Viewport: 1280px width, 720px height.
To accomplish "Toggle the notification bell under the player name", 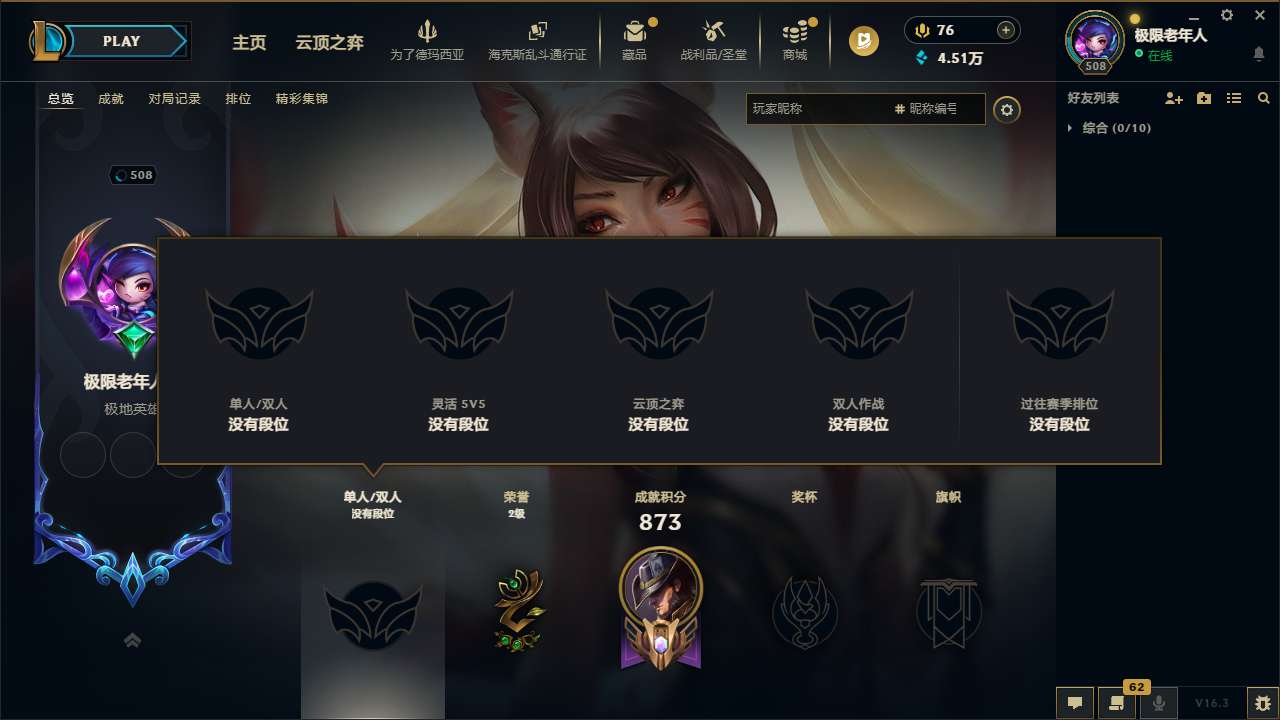I will pos(1259,52).
